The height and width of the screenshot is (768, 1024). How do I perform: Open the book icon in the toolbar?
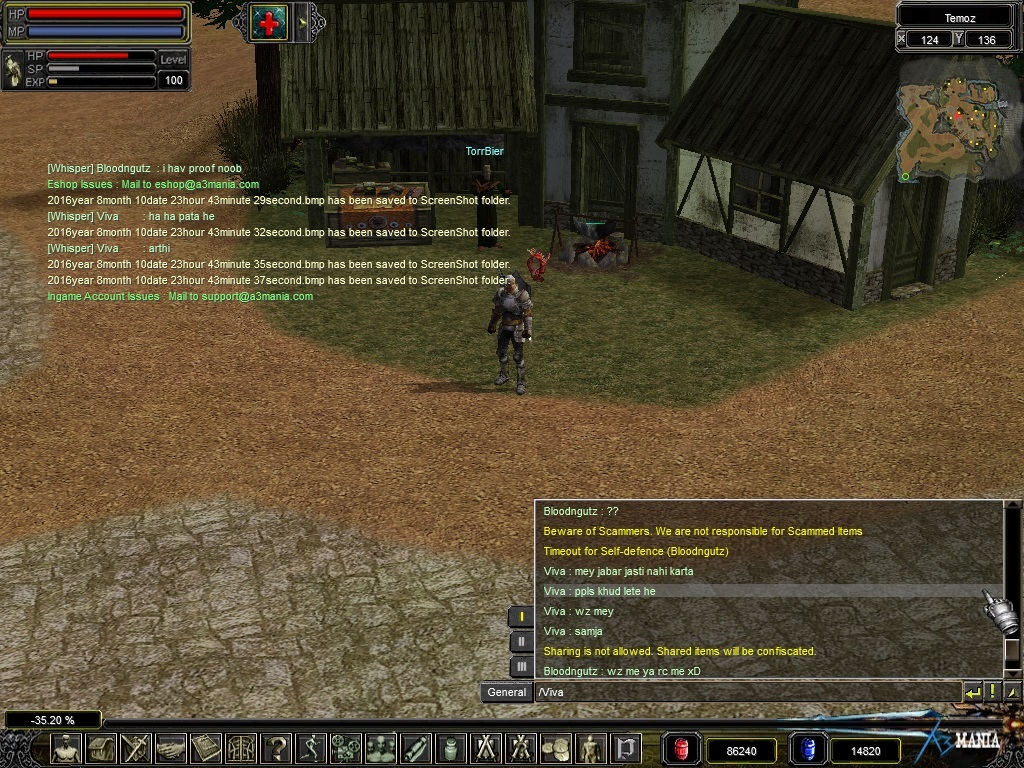206,749
